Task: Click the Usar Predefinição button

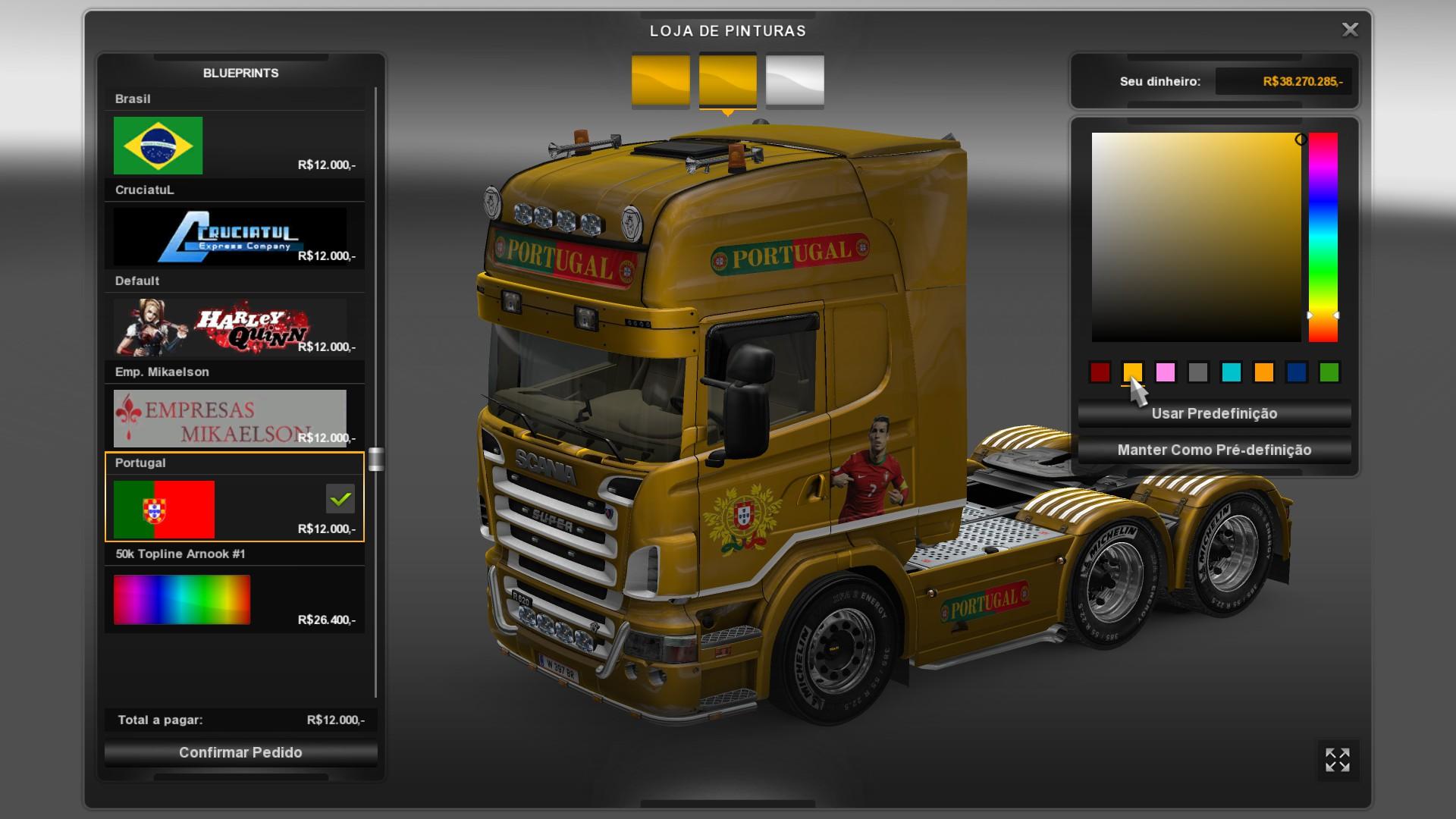Action: [1213, 413]
